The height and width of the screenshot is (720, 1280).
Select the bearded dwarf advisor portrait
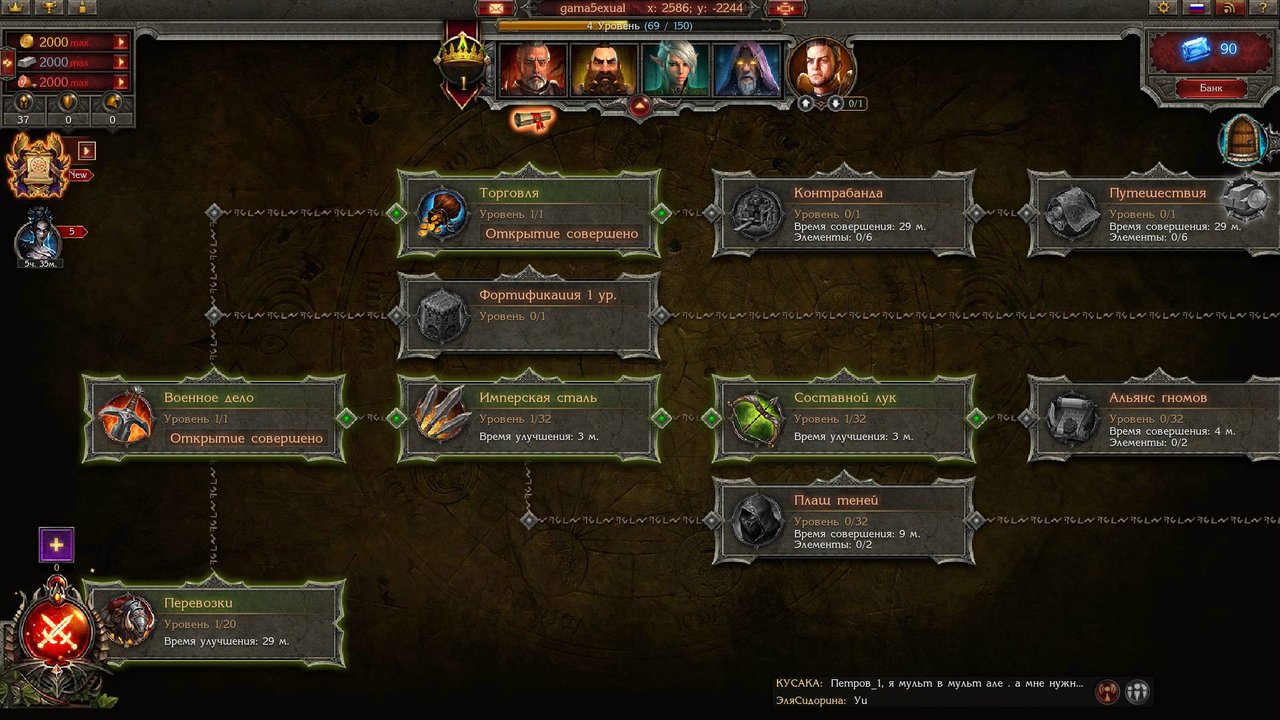pyautogui.click(x=604, y=70)
